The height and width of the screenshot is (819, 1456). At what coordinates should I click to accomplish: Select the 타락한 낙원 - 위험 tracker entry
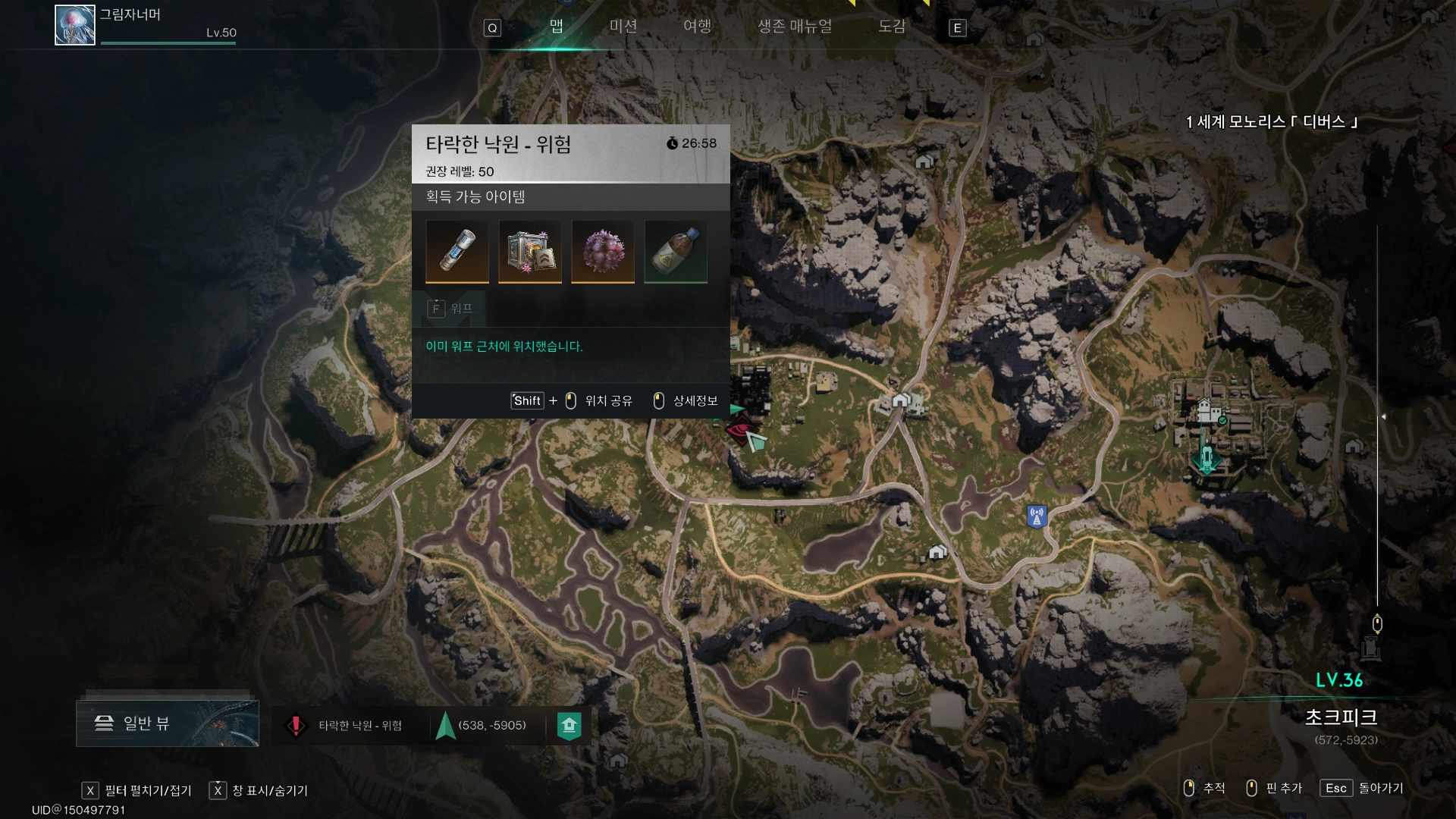pyautogui.click(x=349, y=726)
